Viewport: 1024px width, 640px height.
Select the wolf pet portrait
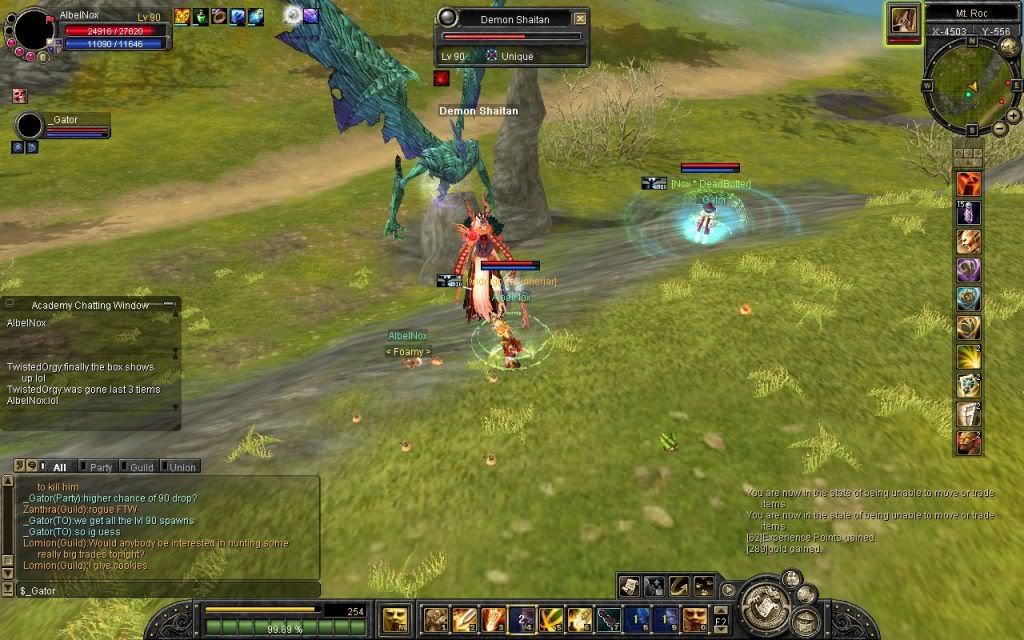(903, 19)
